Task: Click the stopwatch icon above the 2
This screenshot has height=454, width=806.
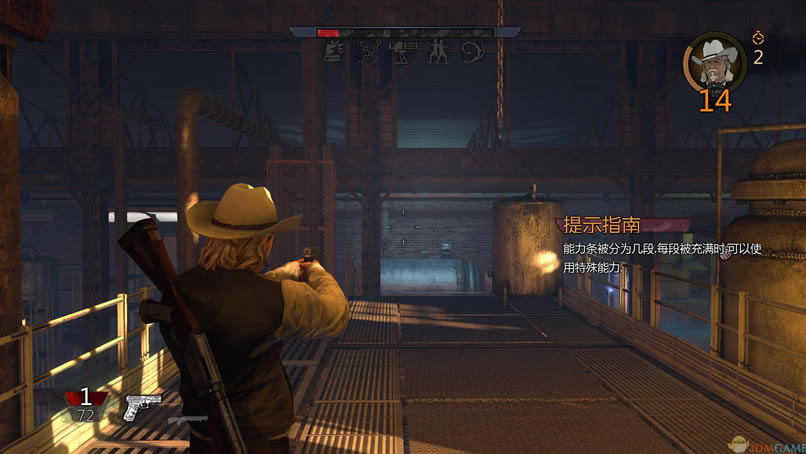Action: pyautogui.click(x=757, y=39)
